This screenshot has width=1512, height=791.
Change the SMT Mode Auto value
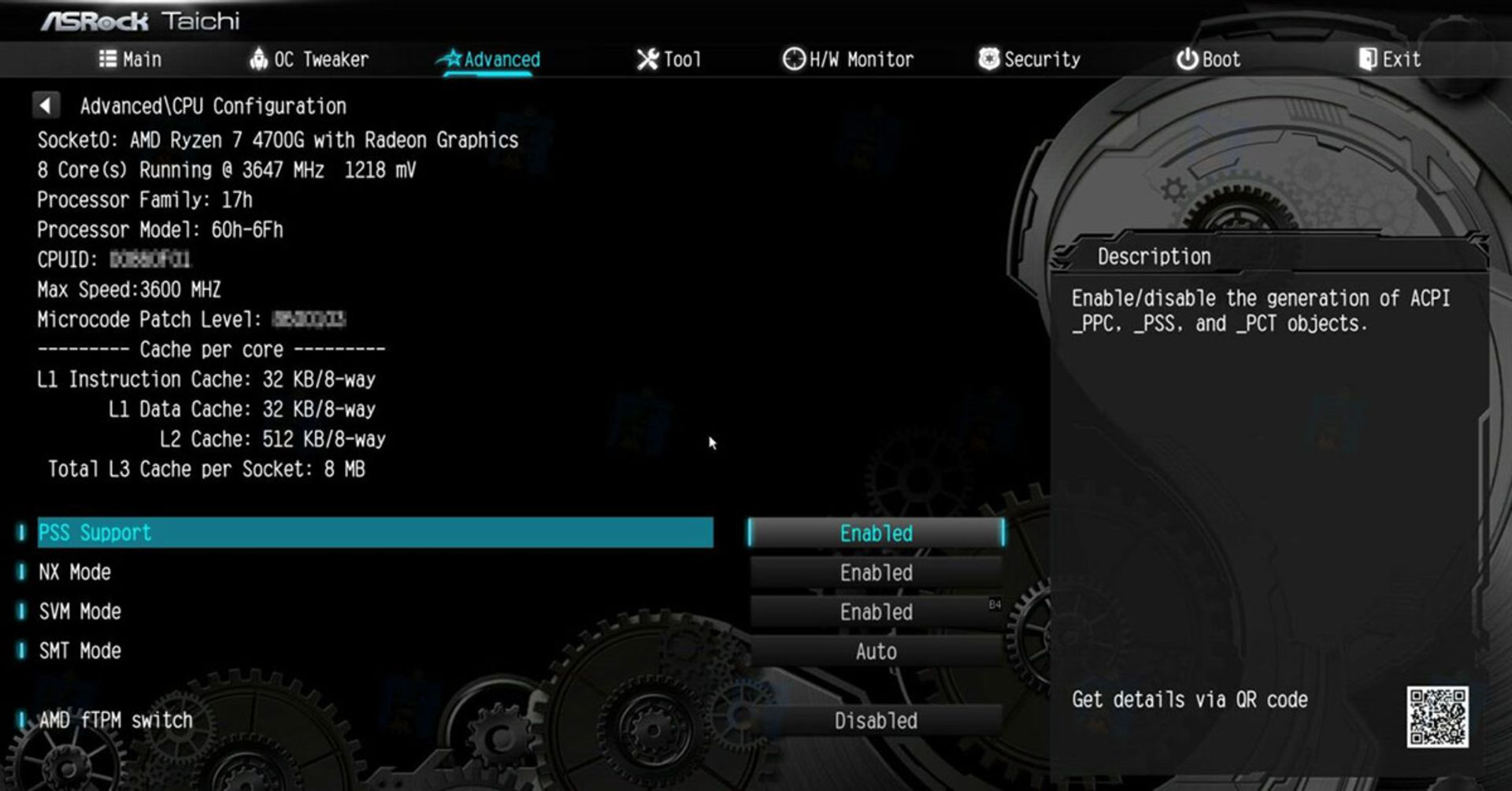tap(876, 652)
